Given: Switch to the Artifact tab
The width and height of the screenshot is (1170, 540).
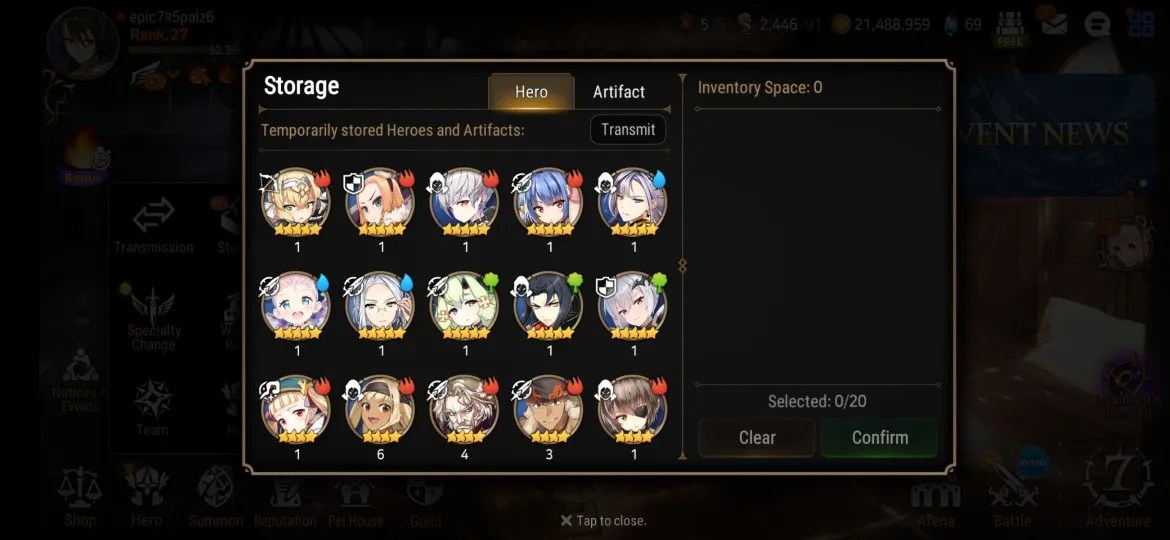Looking at the screenshot, I should [x=618, y=92].
